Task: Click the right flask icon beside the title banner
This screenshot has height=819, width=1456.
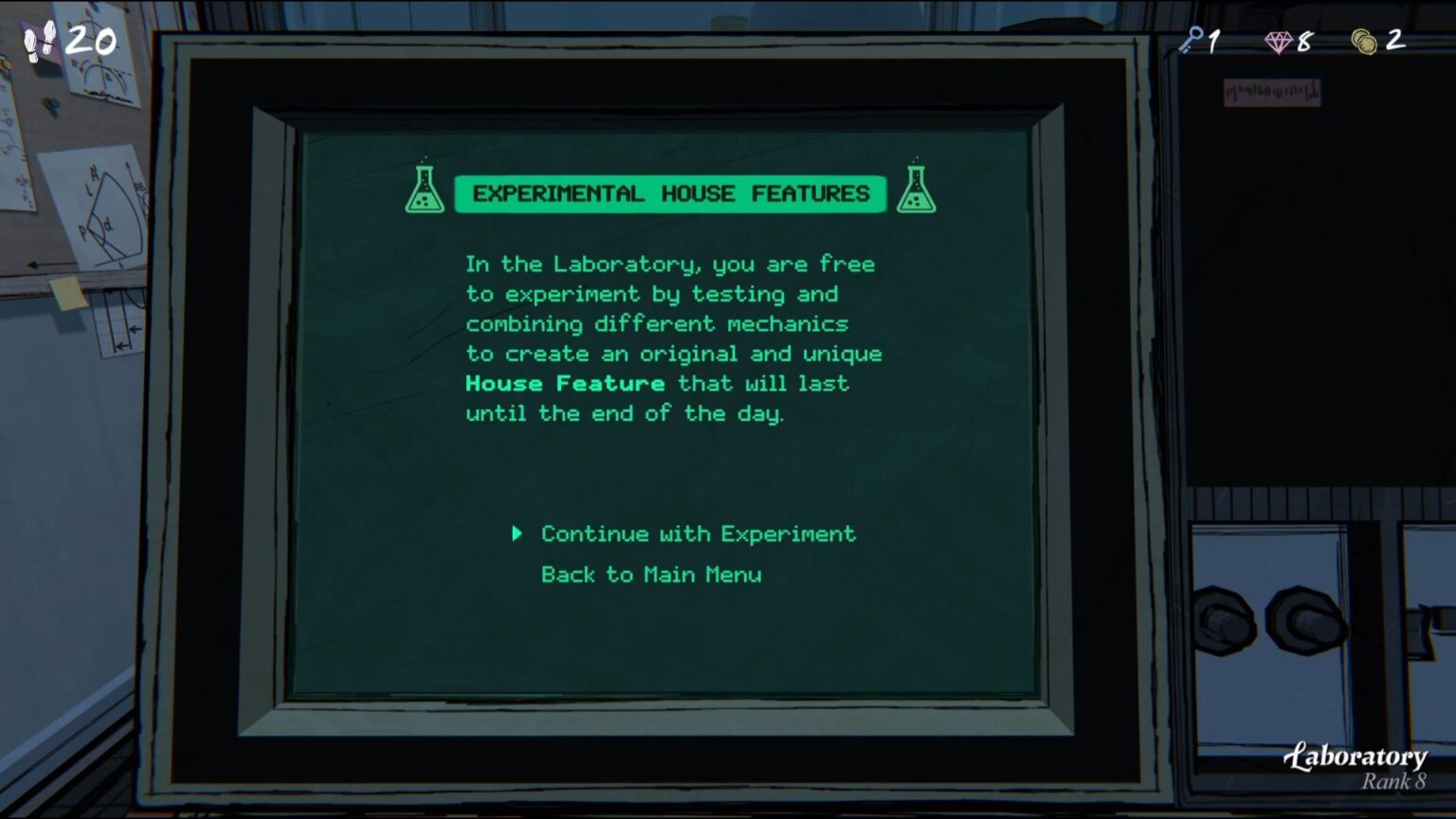Action: pos(916,187)
